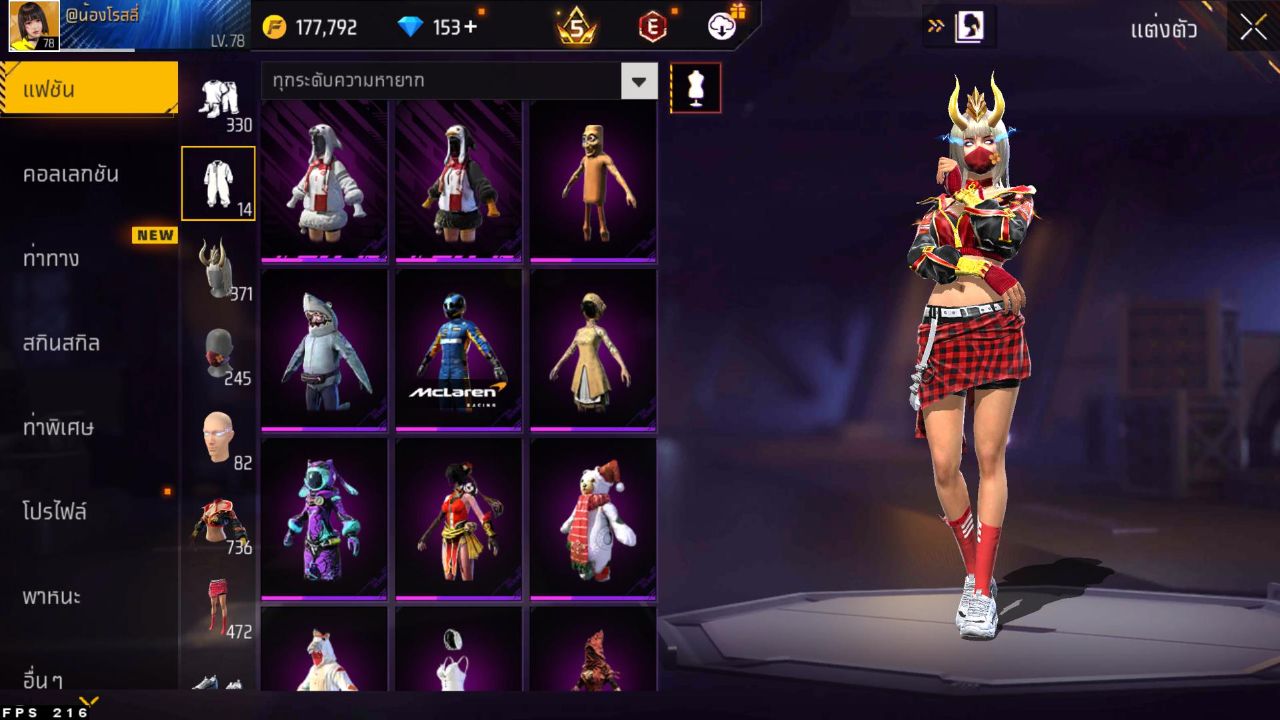
Task: Open the แฟชัน (Fashion) menu
Action: 88,90
